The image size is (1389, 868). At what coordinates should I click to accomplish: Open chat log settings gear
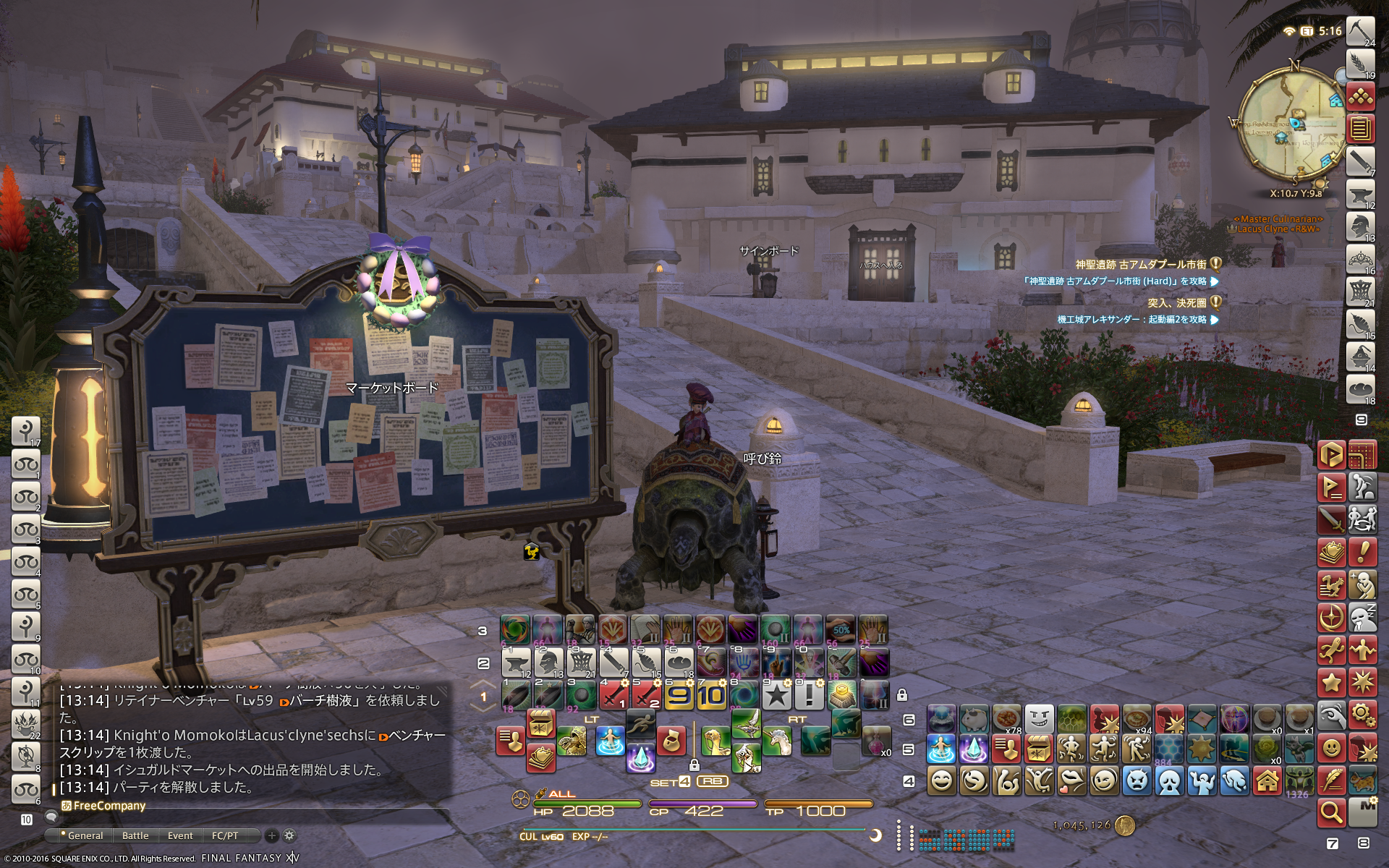pyautogui.click(x=289, y=835)
